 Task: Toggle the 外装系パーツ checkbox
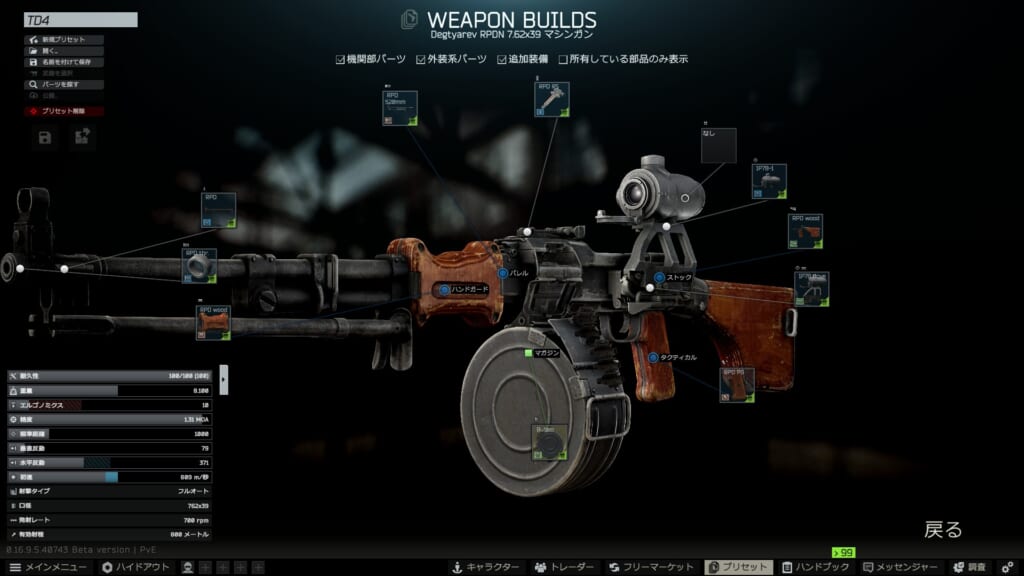tap(421, 59)
